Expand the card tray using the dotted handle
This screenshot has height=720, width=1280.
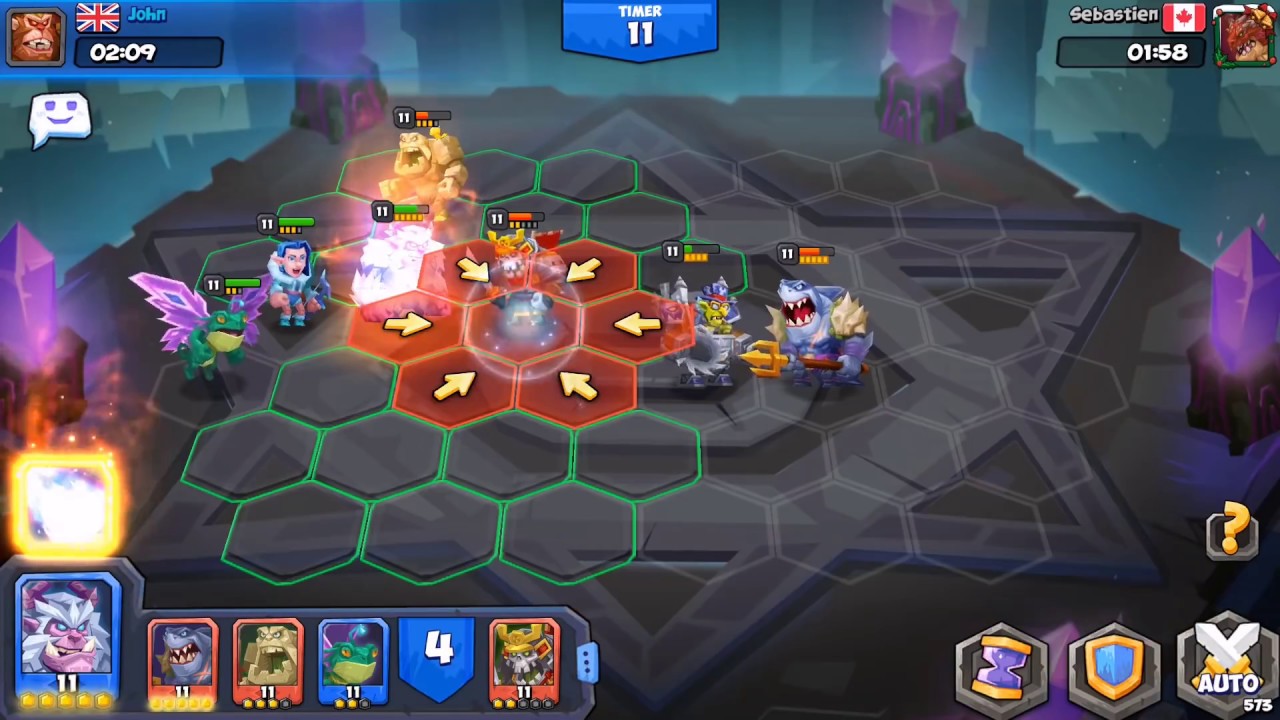pos(588,662)
